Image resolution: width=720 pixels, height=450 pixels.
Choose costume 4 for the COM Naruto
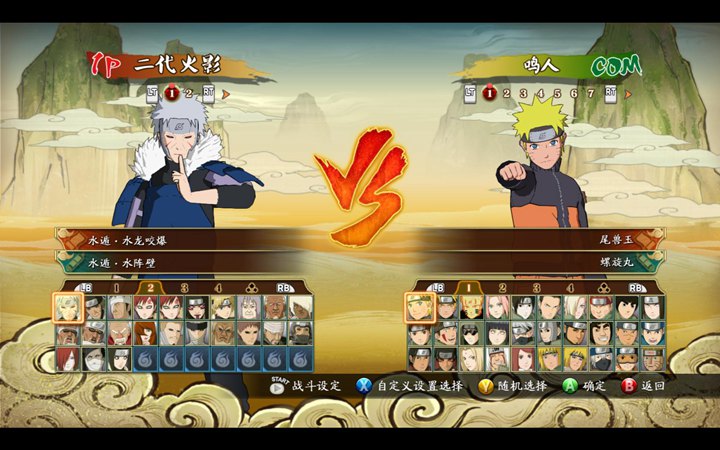pyautogui.click(x=539, y=94)
